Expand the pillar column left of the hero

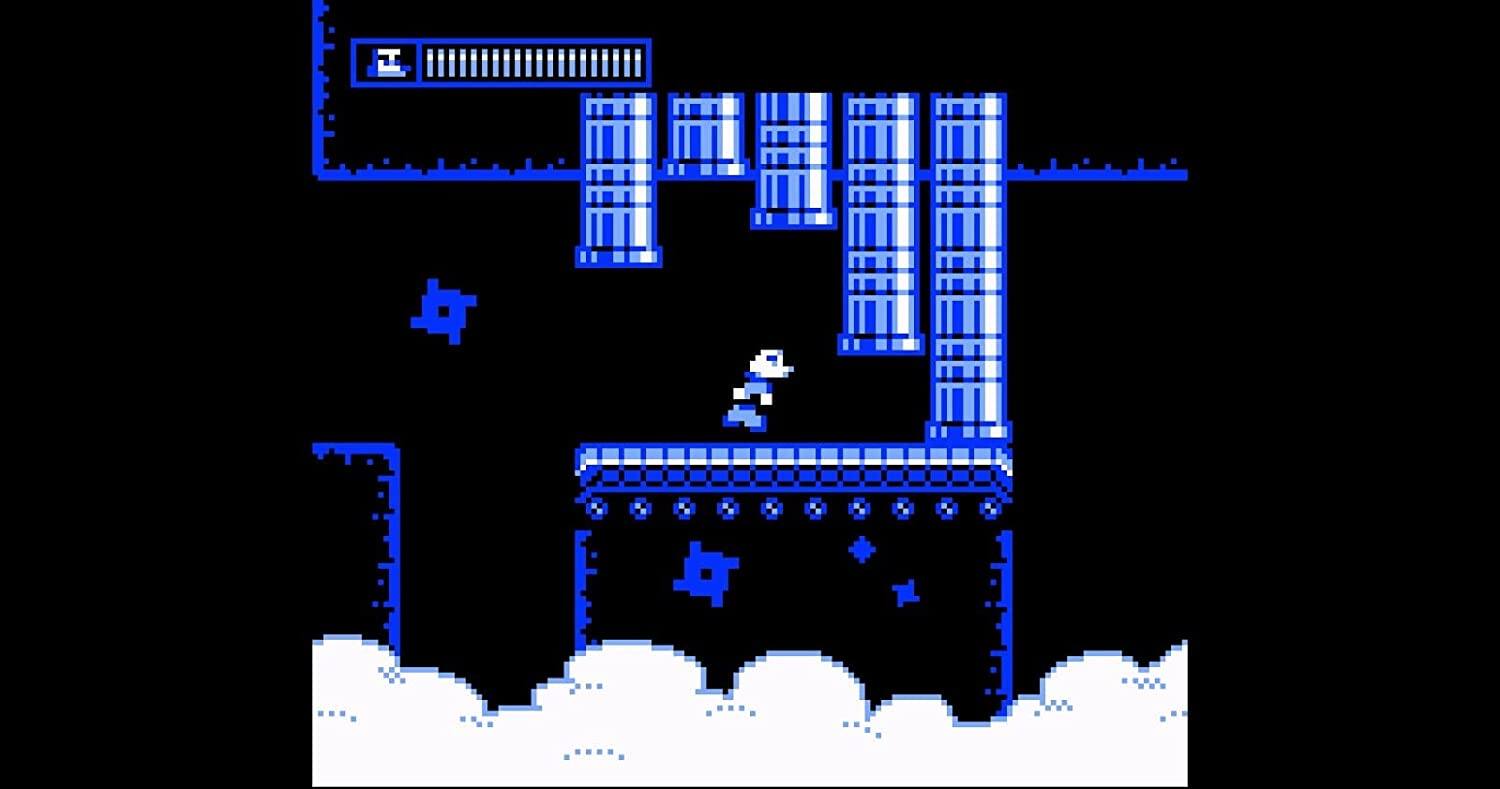pos(618,180)
